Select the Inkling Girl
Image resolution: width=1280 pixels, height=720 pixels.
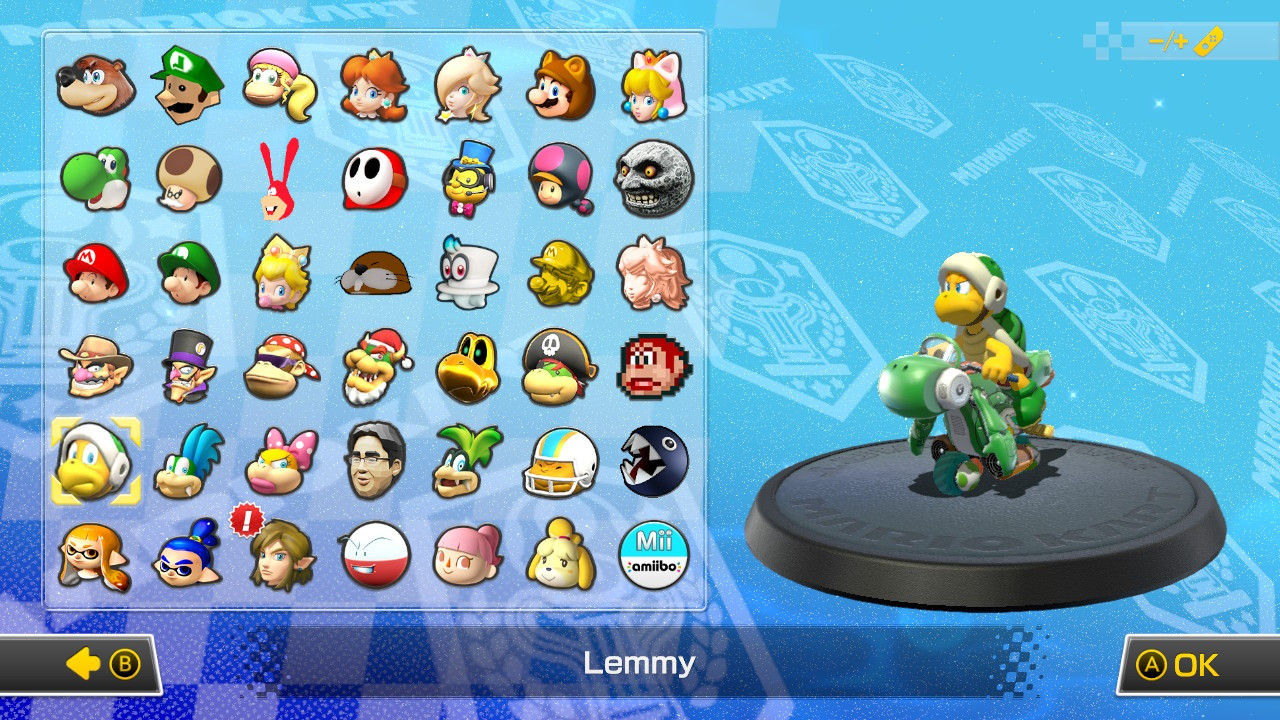[x=95, y=556]
